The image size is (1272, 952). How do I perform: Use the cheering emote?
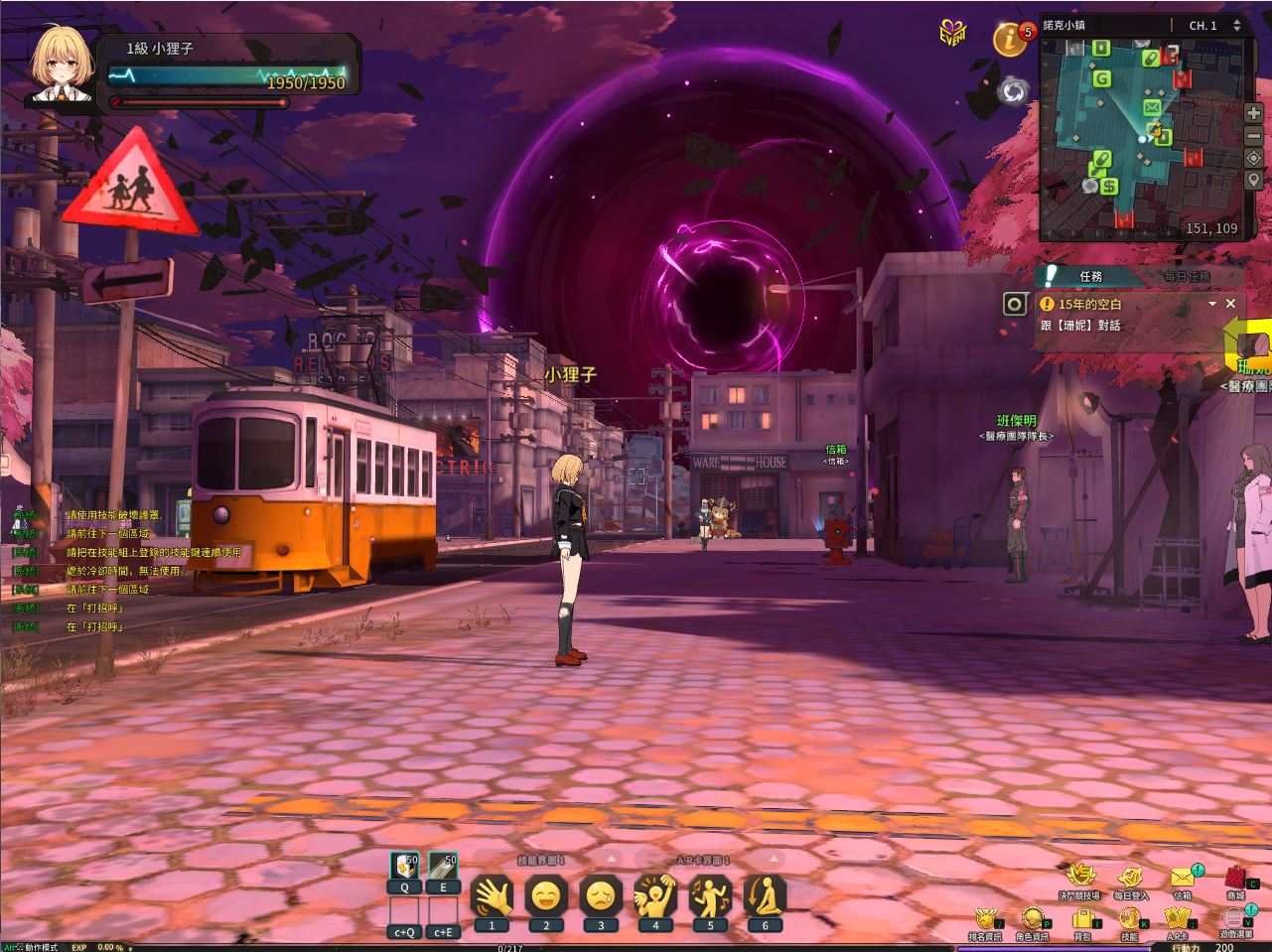click(655, 897)
